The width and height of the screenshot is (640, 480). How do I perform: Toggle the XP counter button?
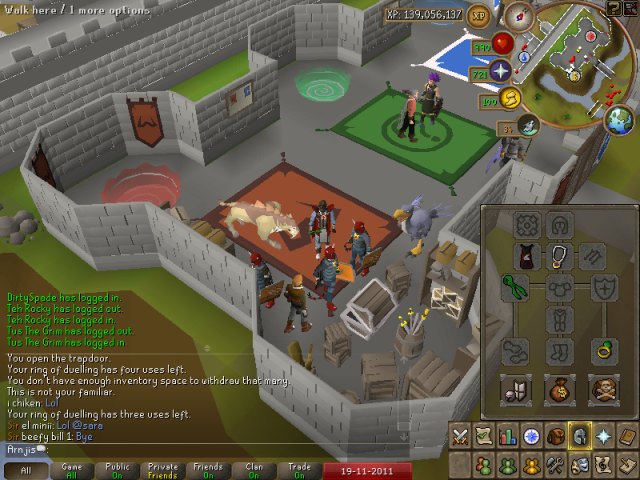tap(479, 16)
